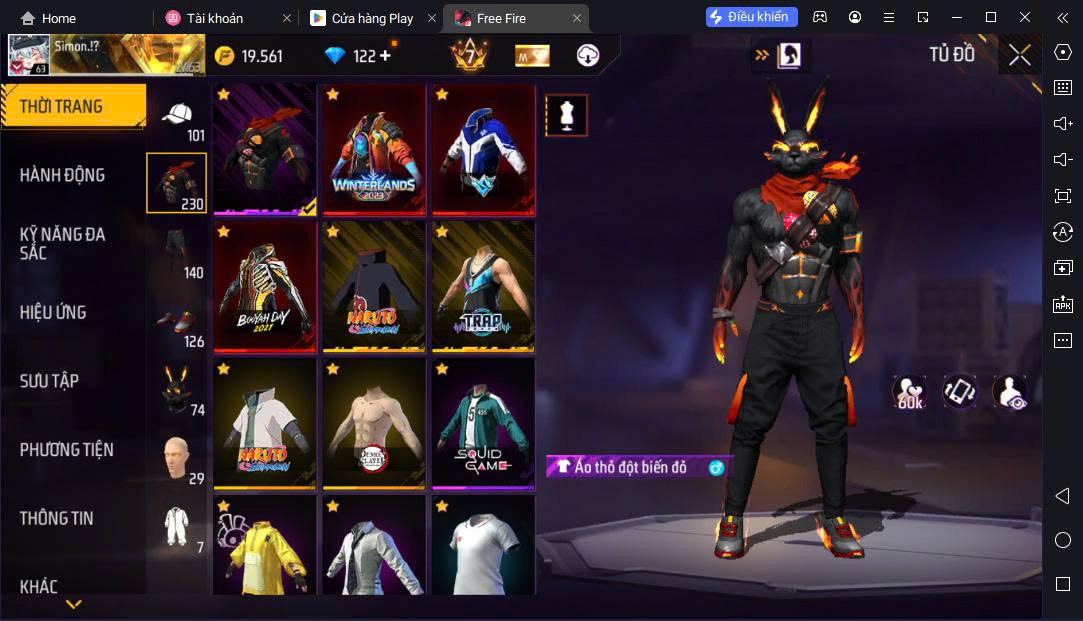Open the bald head category showing 29

[x=178, y=459]
